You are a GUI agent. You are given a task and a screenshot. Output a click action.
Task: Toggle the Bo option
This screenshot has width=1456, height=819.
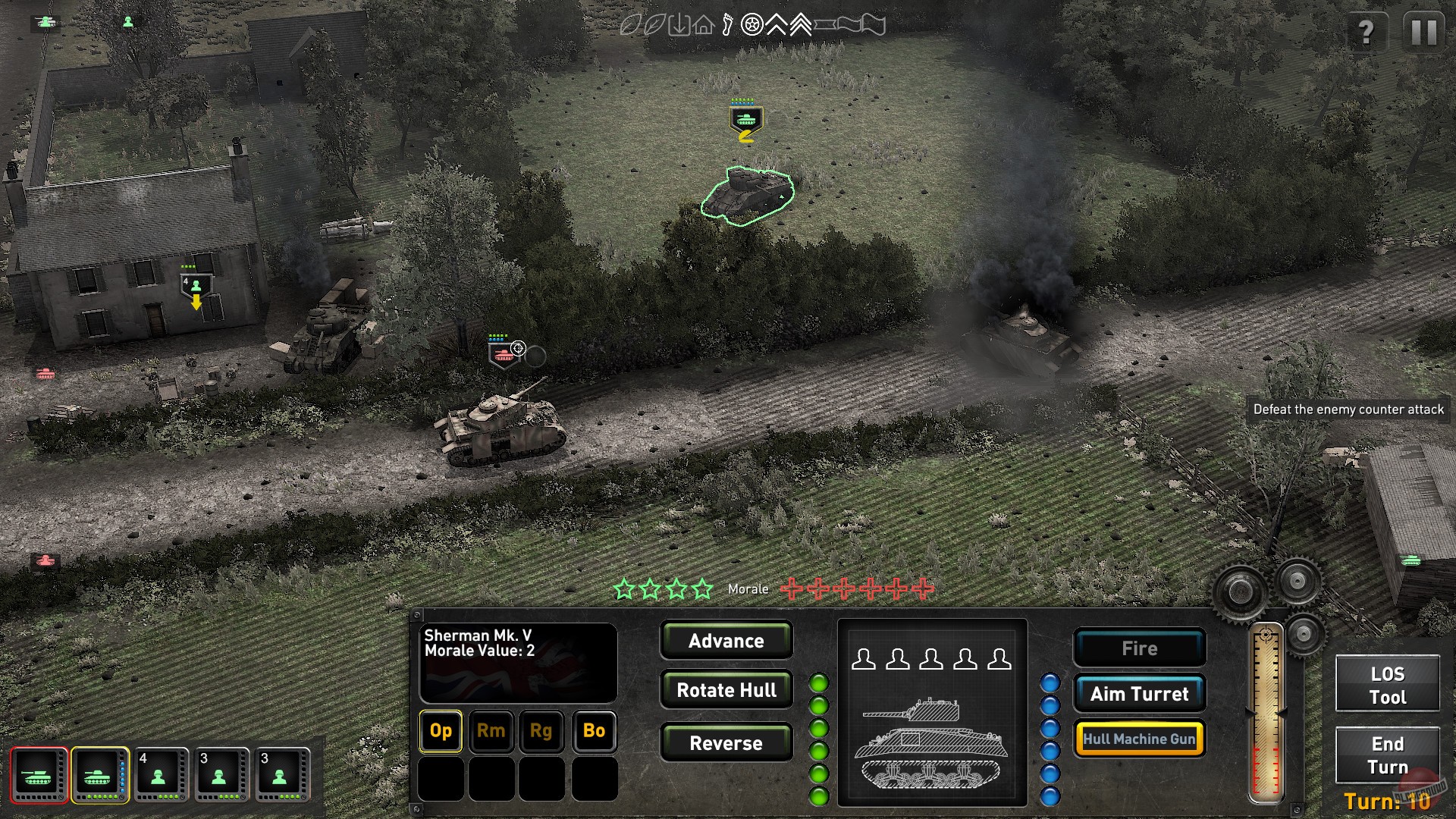[x=594, y=731]
